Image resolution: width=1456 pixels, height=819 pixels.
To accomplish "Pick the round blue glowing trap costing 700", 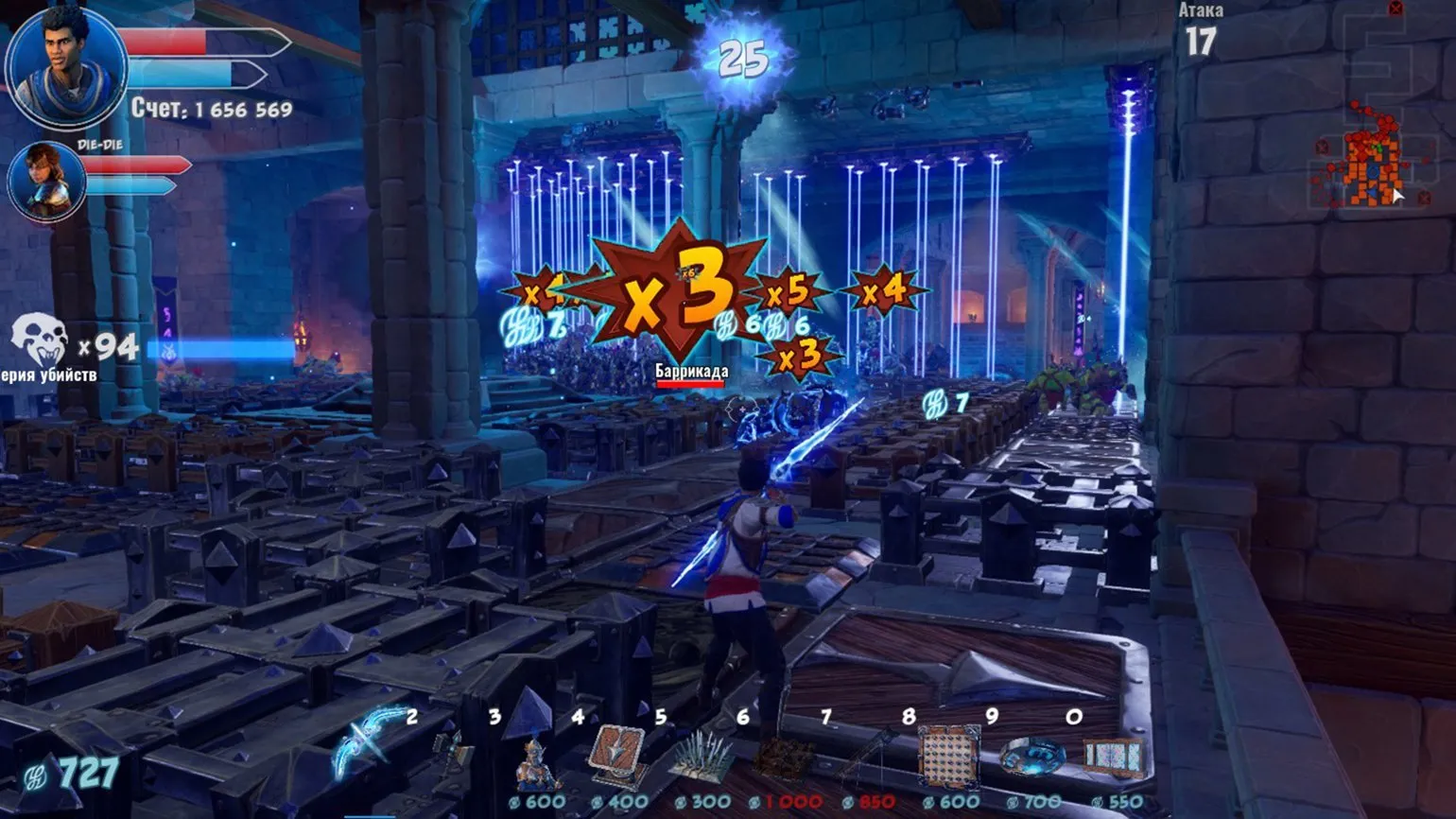I will [x=1031, y=757].
